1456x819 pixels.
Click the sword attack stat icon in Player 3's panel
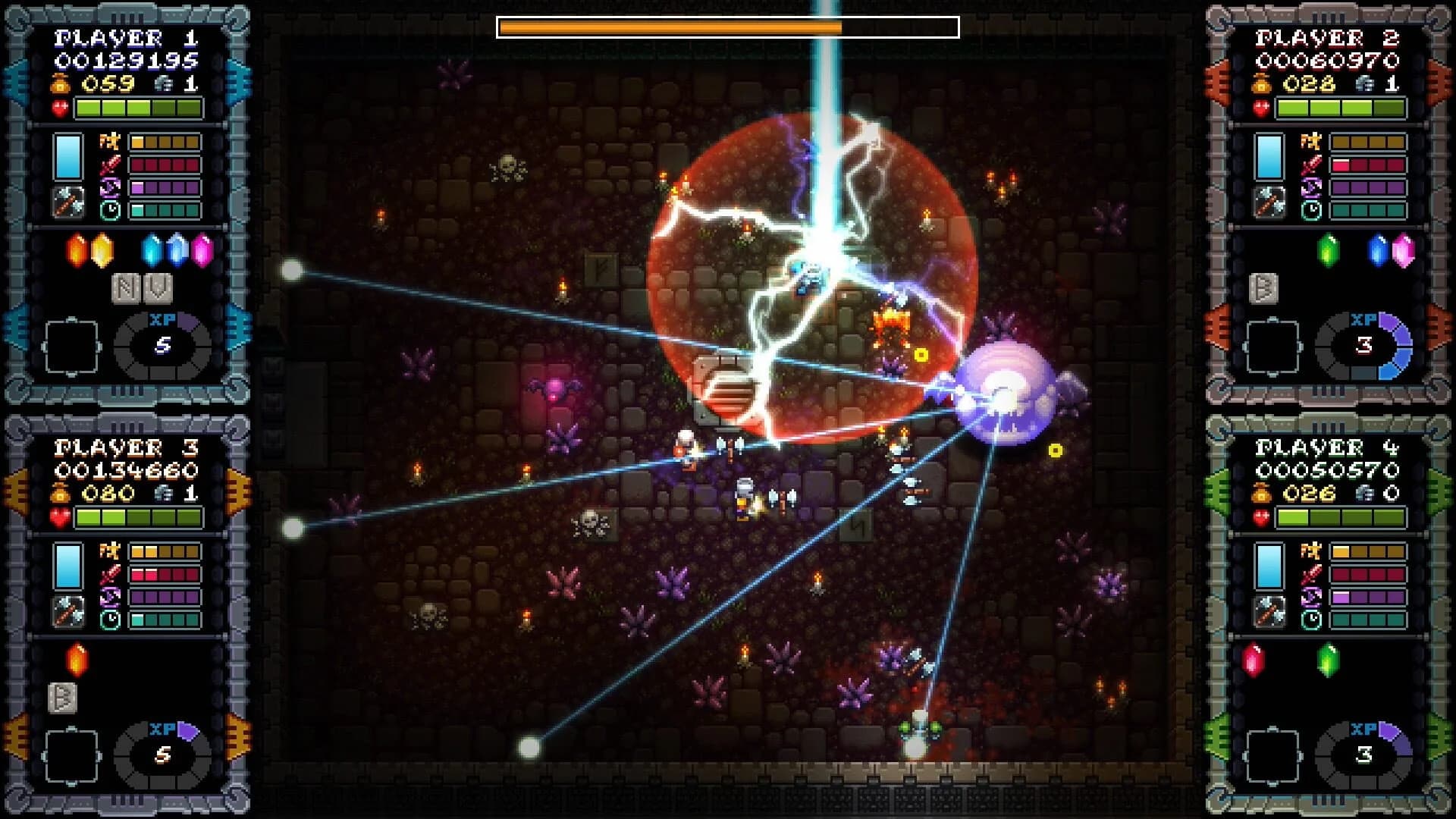click(x=110, y=574)
